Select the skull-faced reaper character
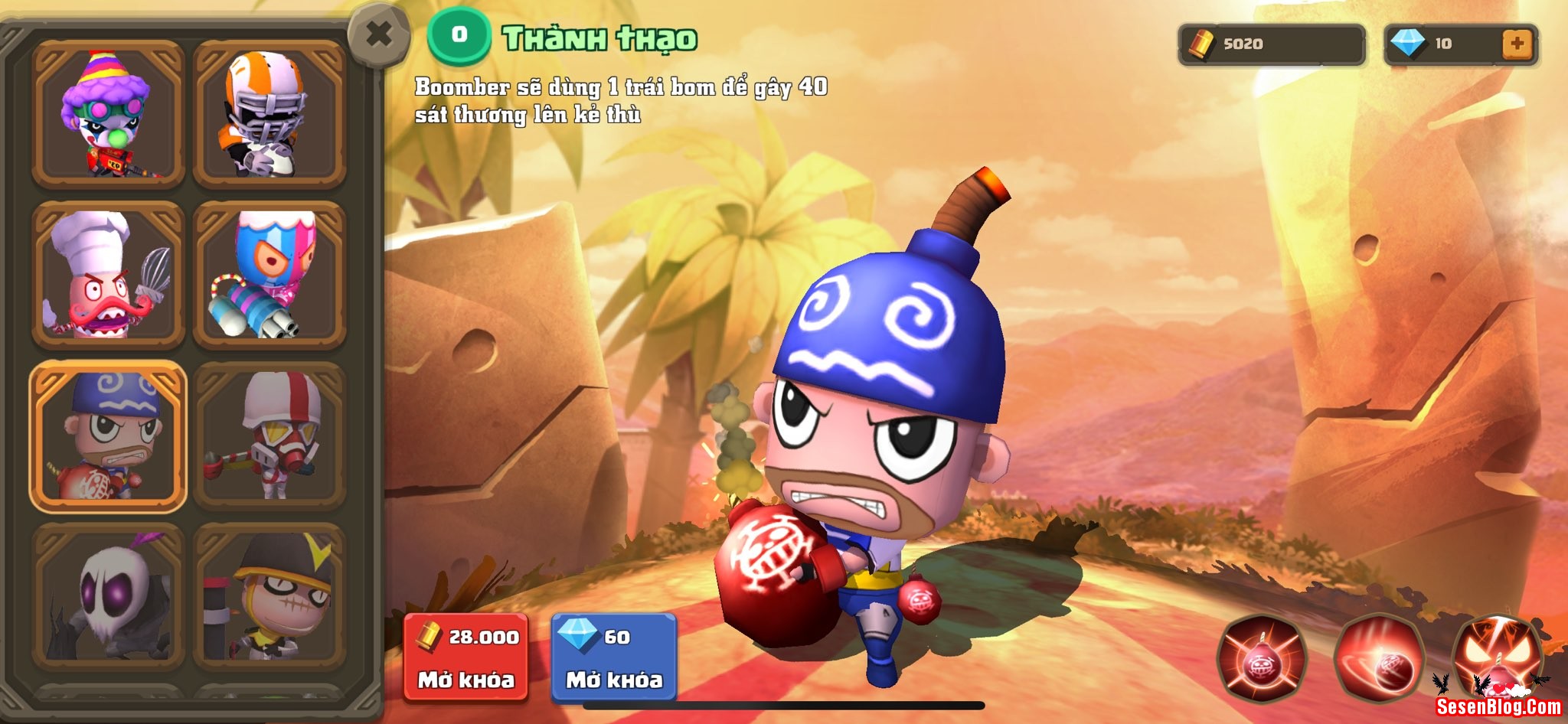1568x724 pixels. pos(108,596)
